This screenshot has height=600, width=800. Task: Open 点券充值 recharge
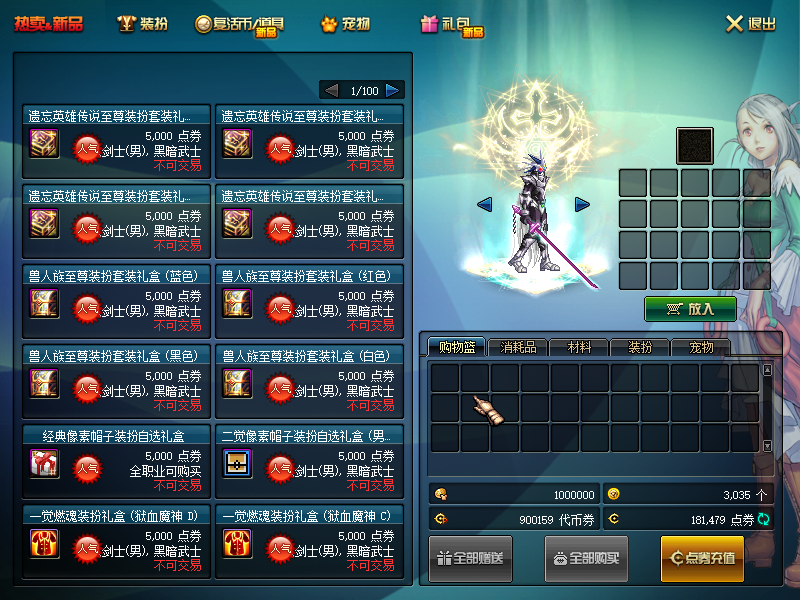(702, 558)
